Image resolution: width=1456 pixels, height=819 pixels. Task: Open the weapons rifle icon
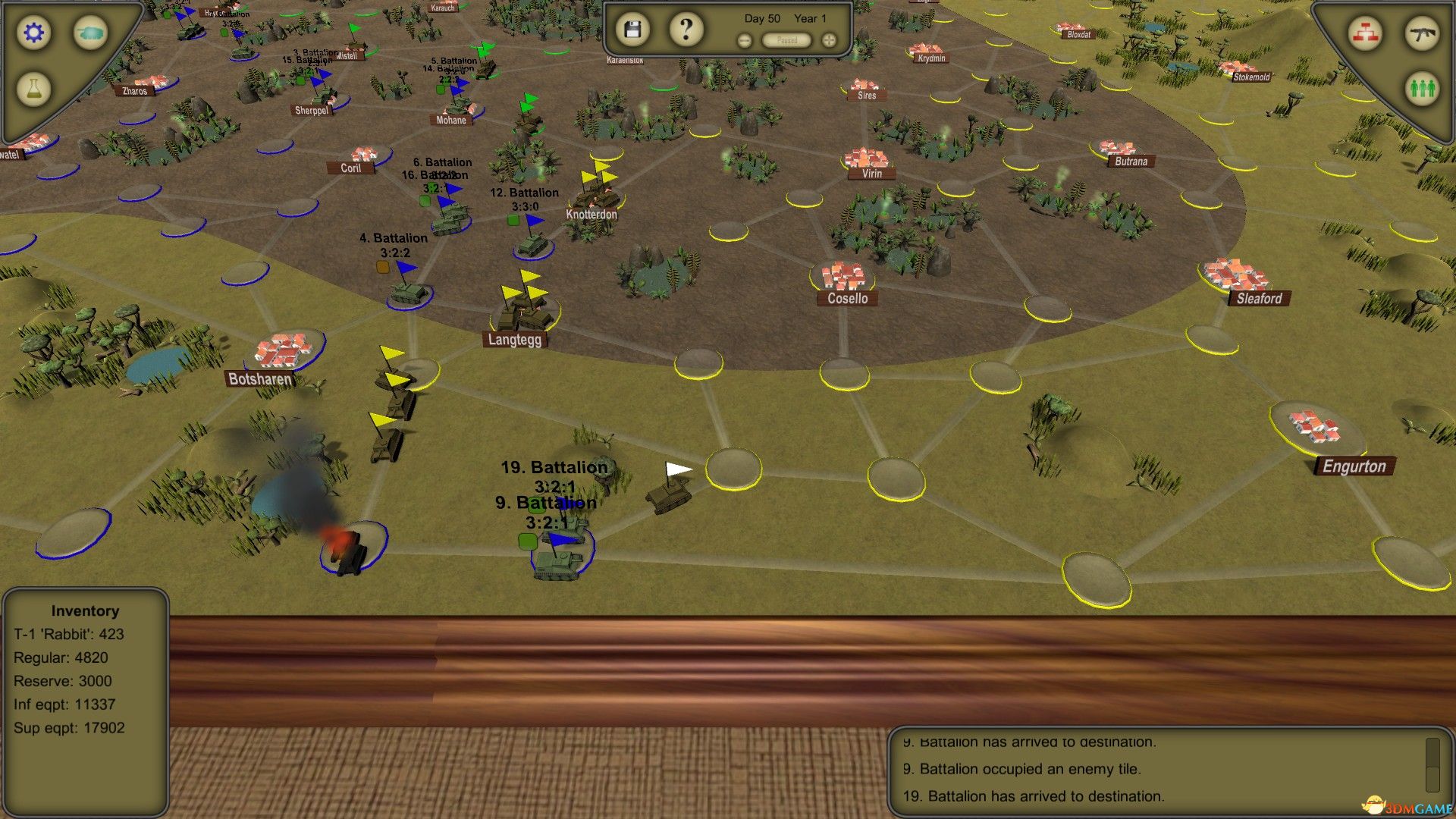tap(1423, 33)
